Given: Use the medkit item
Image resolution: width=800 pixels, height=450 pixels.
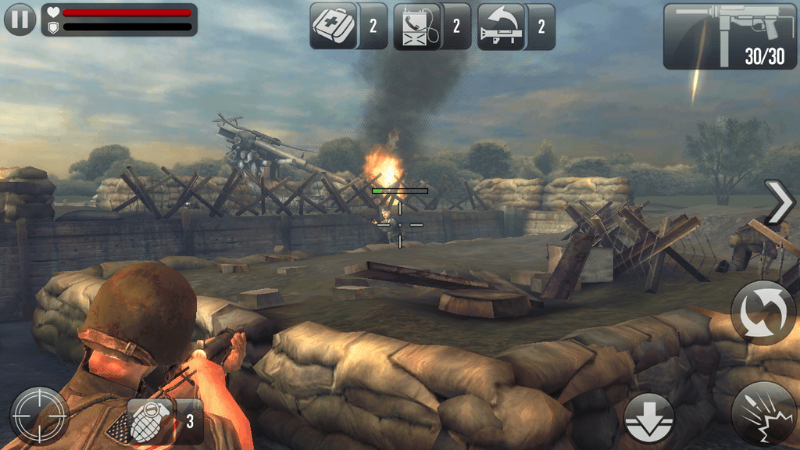Looking at the screenshot, I should [x=333, y=25].
